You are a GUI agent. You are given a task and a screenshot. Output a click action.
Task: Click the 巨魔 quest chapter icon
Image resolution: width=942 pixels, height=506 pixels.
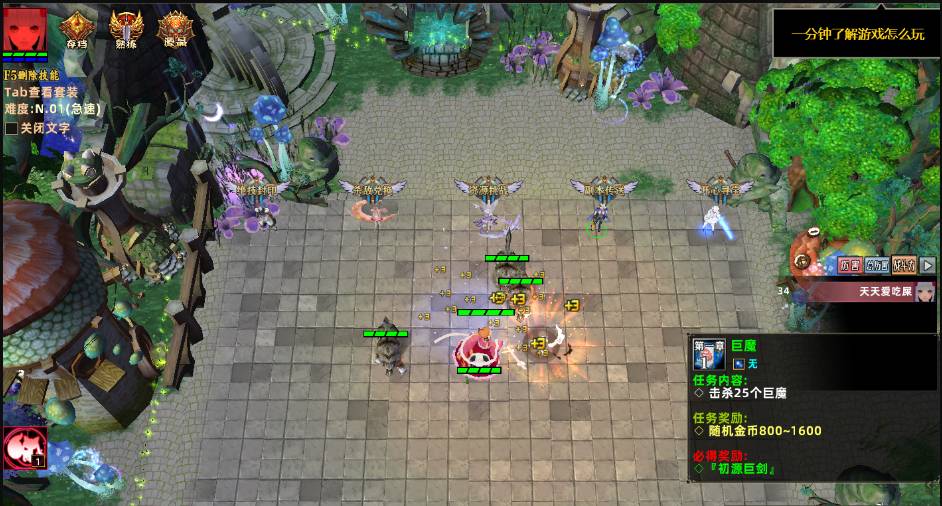click(x=709, y=354)
